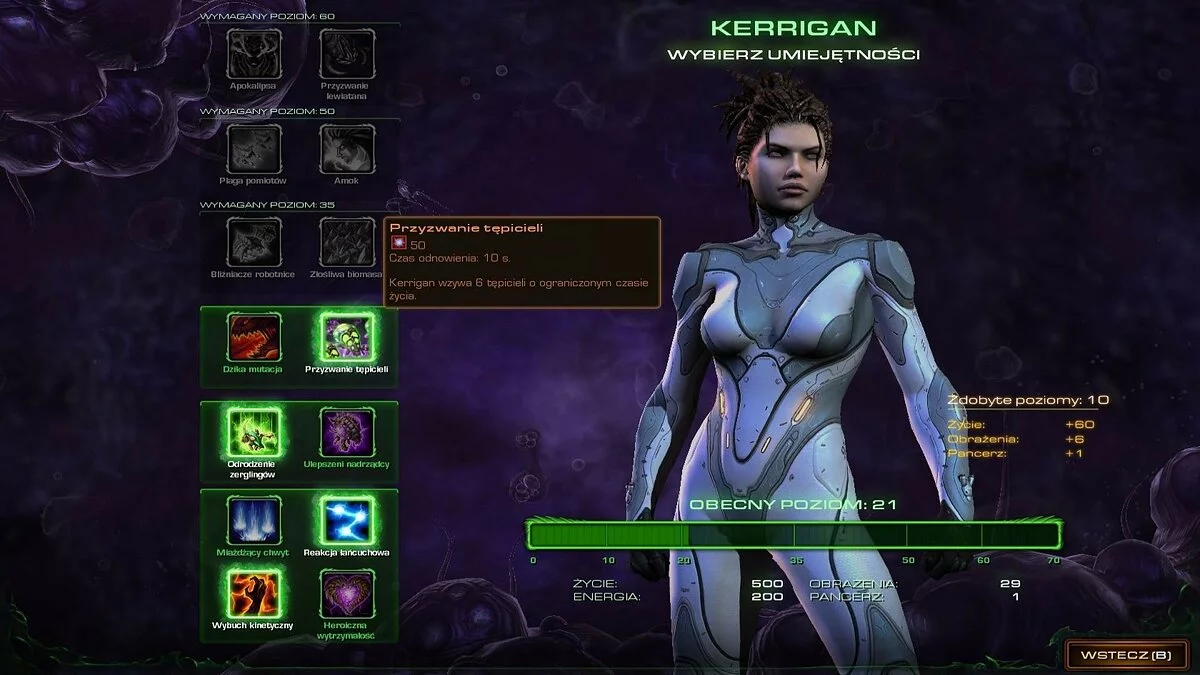Activate the Reakcja łańcuchowa ability icon
The image size is (1200, 675).
(346, 520)
